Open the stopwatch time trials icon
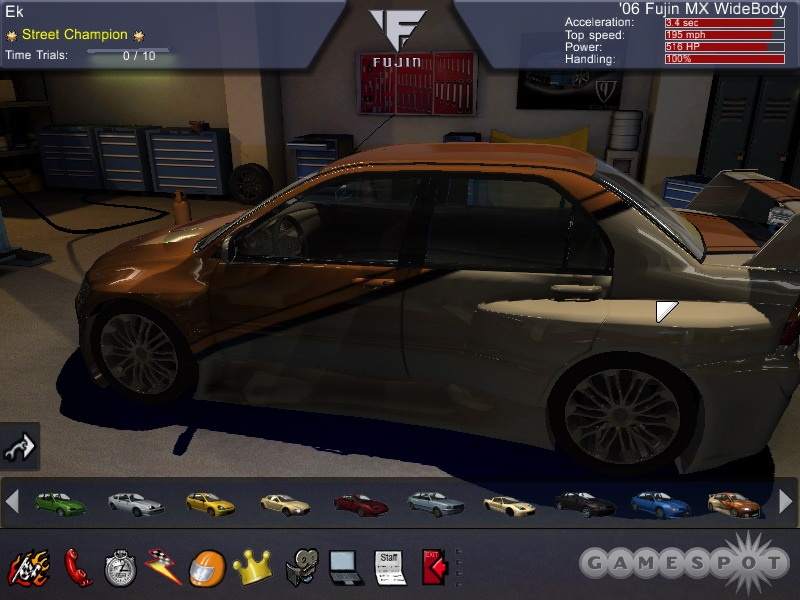The height and width of the screenshot is (600, 800). pos(119,567)
